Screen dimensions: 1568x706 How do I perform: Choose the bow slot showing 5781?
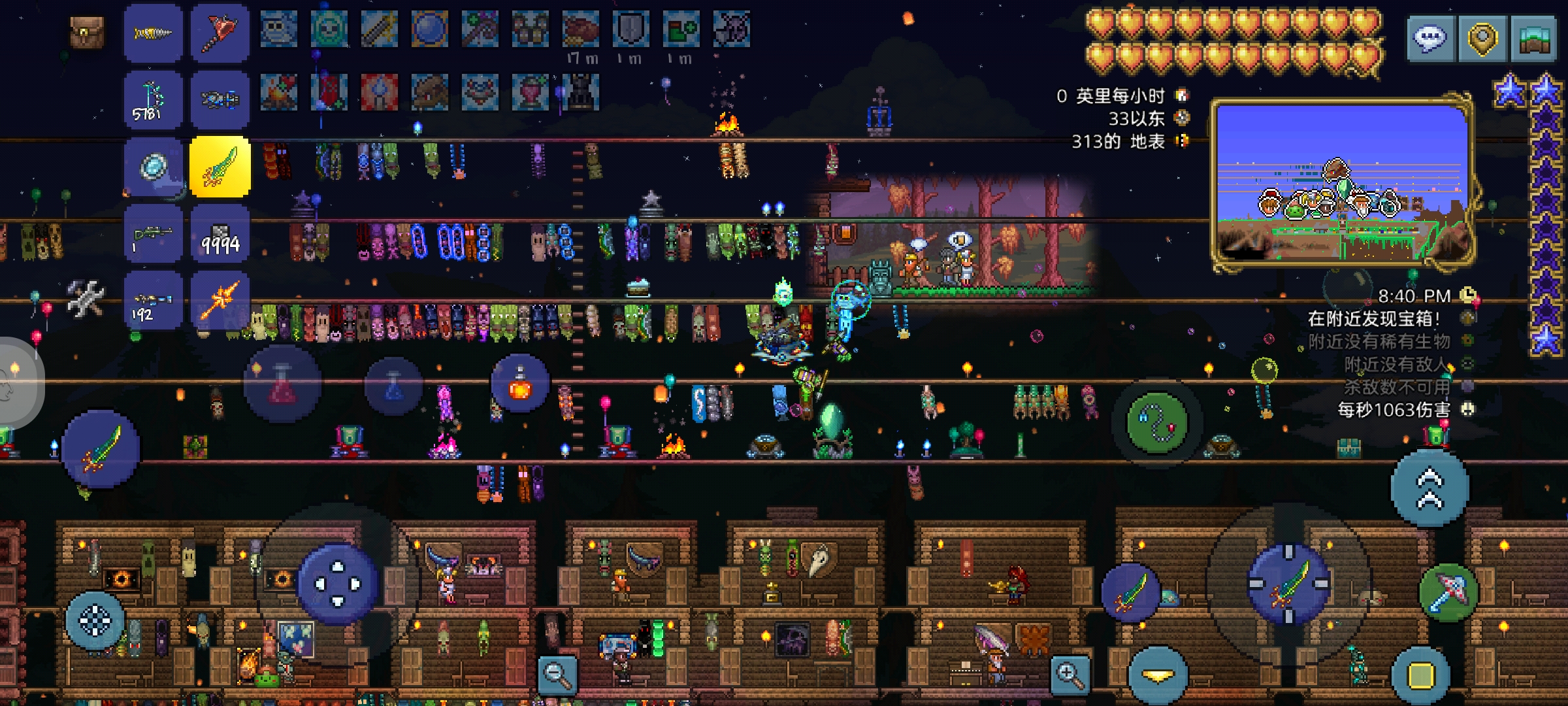coord(153,101)
